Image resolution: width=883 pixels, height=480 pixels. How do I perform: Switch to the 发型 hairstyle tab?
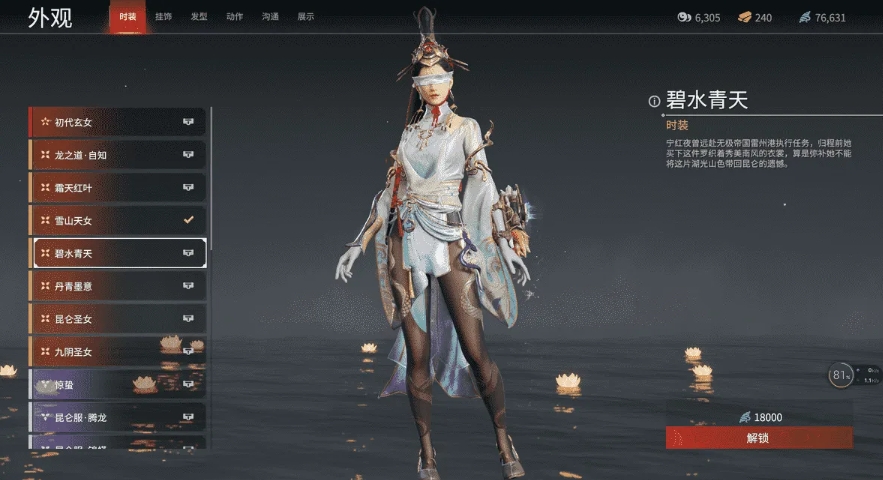pyautogui.click(x=199, y=17)
